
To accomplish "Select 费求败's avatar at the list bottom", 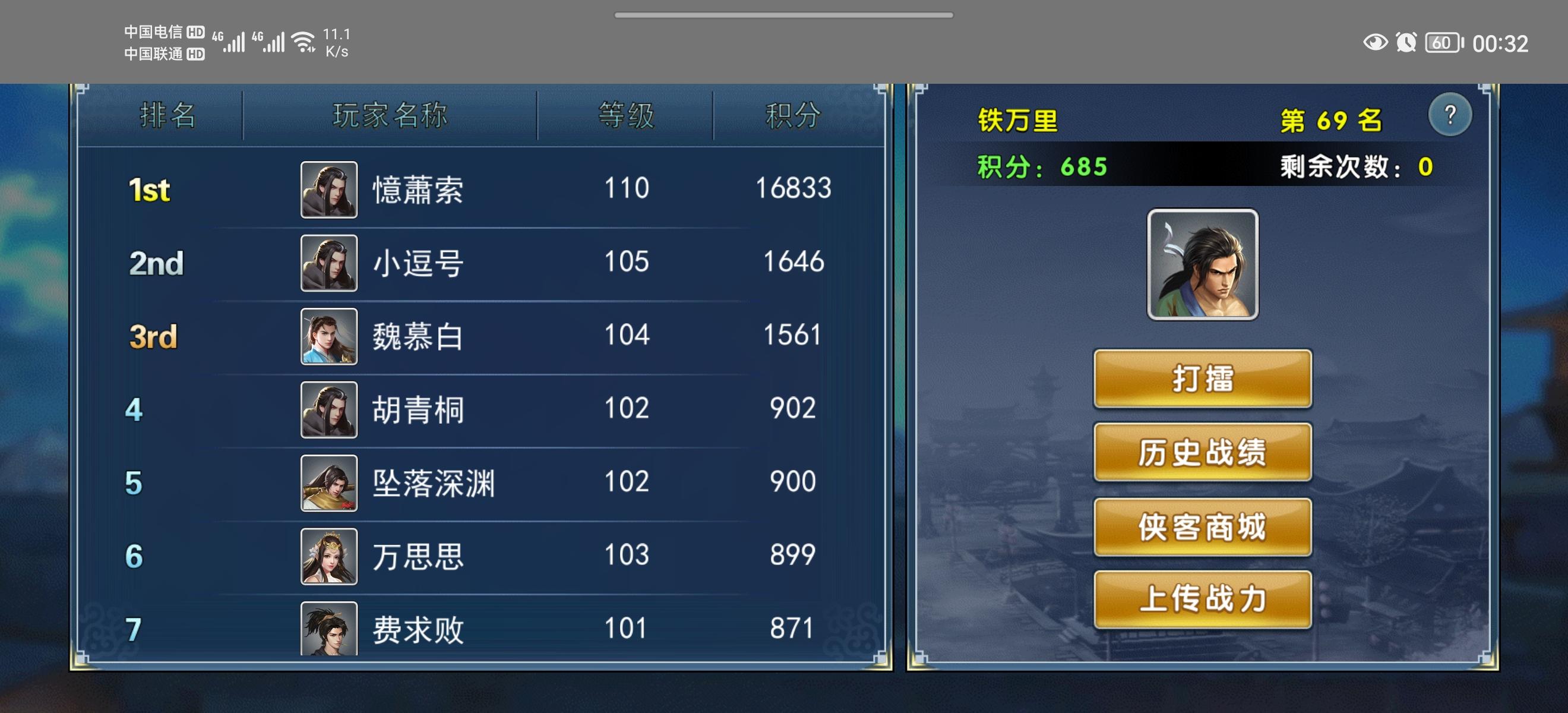I will [x=328, y=629].
